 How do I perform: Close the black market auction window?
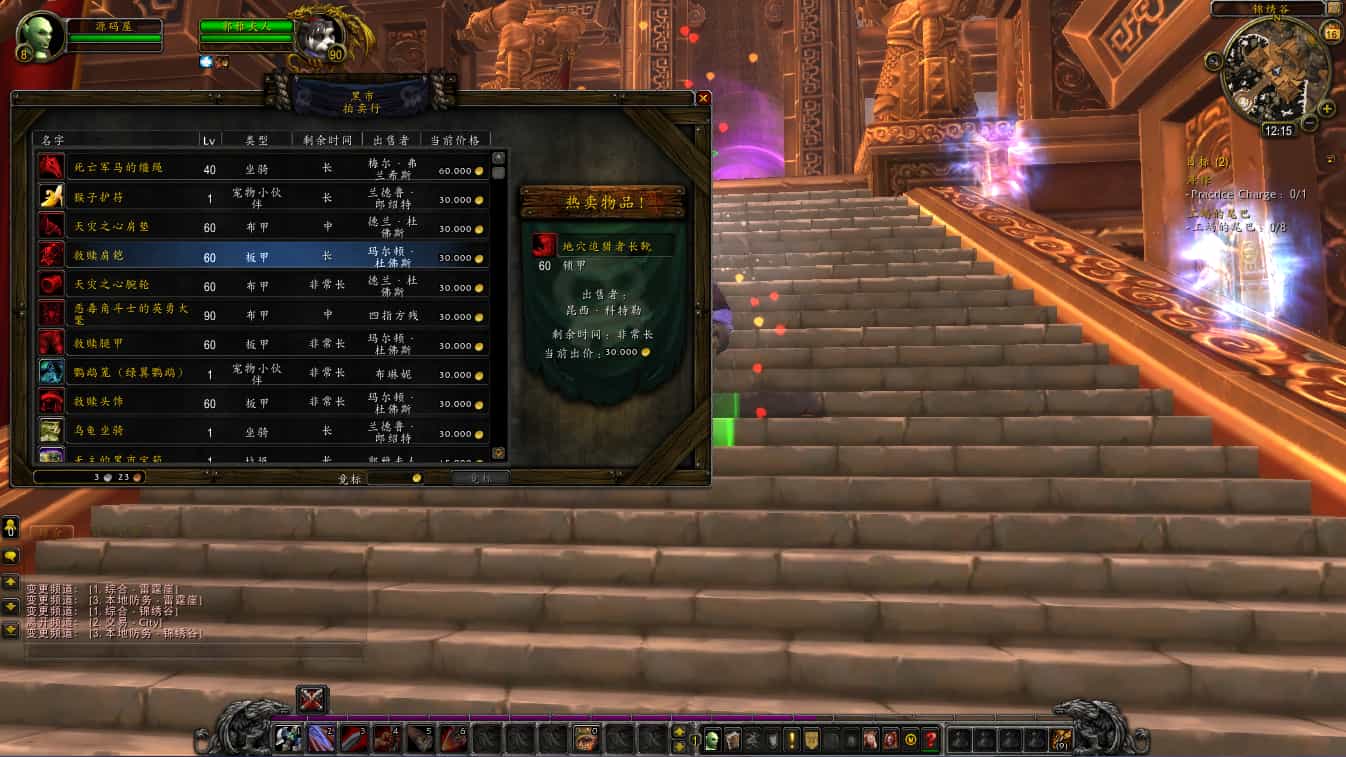coord(703,98)
